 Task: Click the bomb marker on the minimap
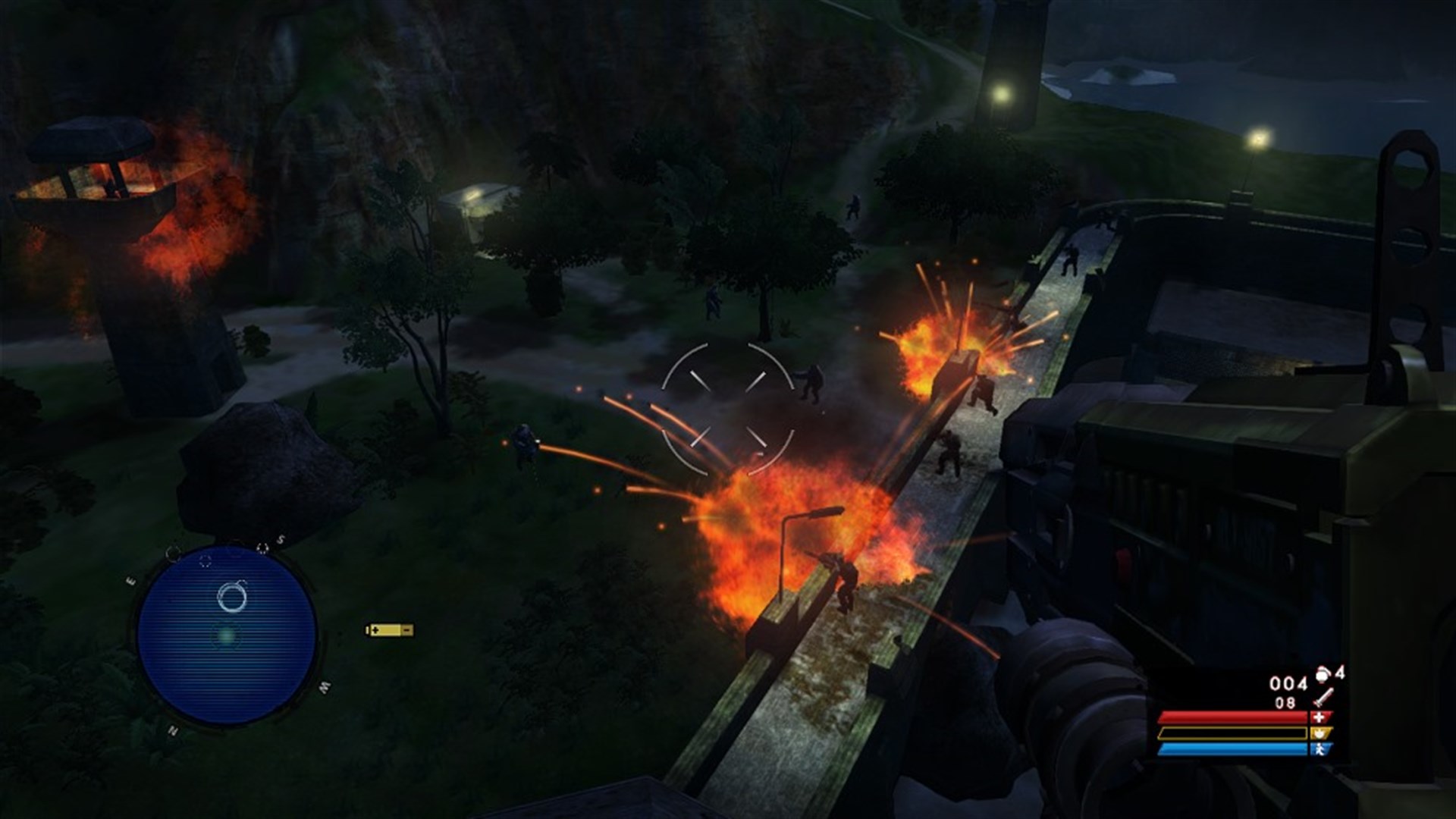pyautogui.click(x=234, y=597)
